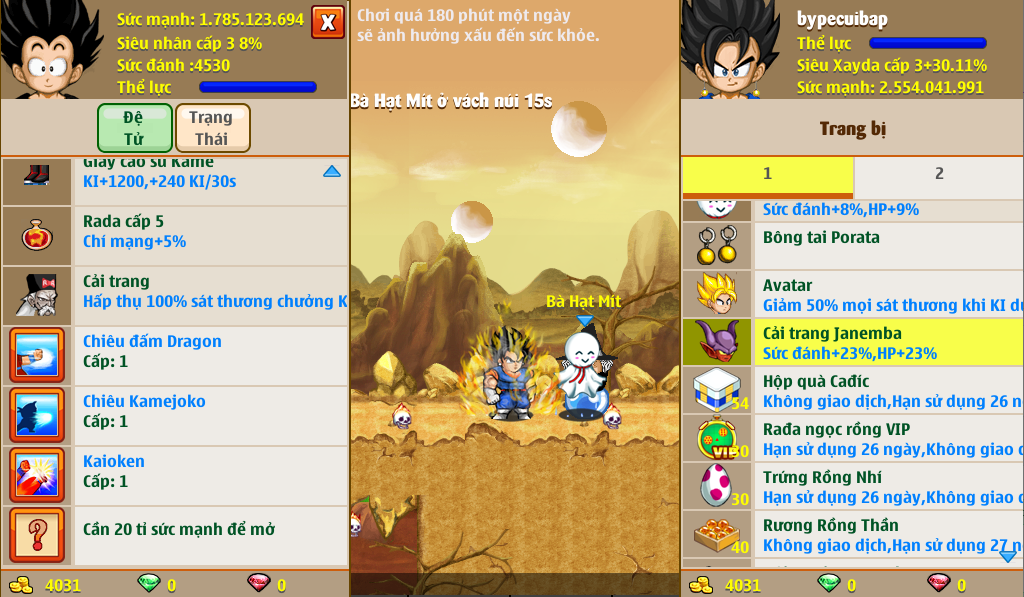The height and width of the screenshot is (597, 1024).
Task: Choose the Avatar item row
Action: 852,295
